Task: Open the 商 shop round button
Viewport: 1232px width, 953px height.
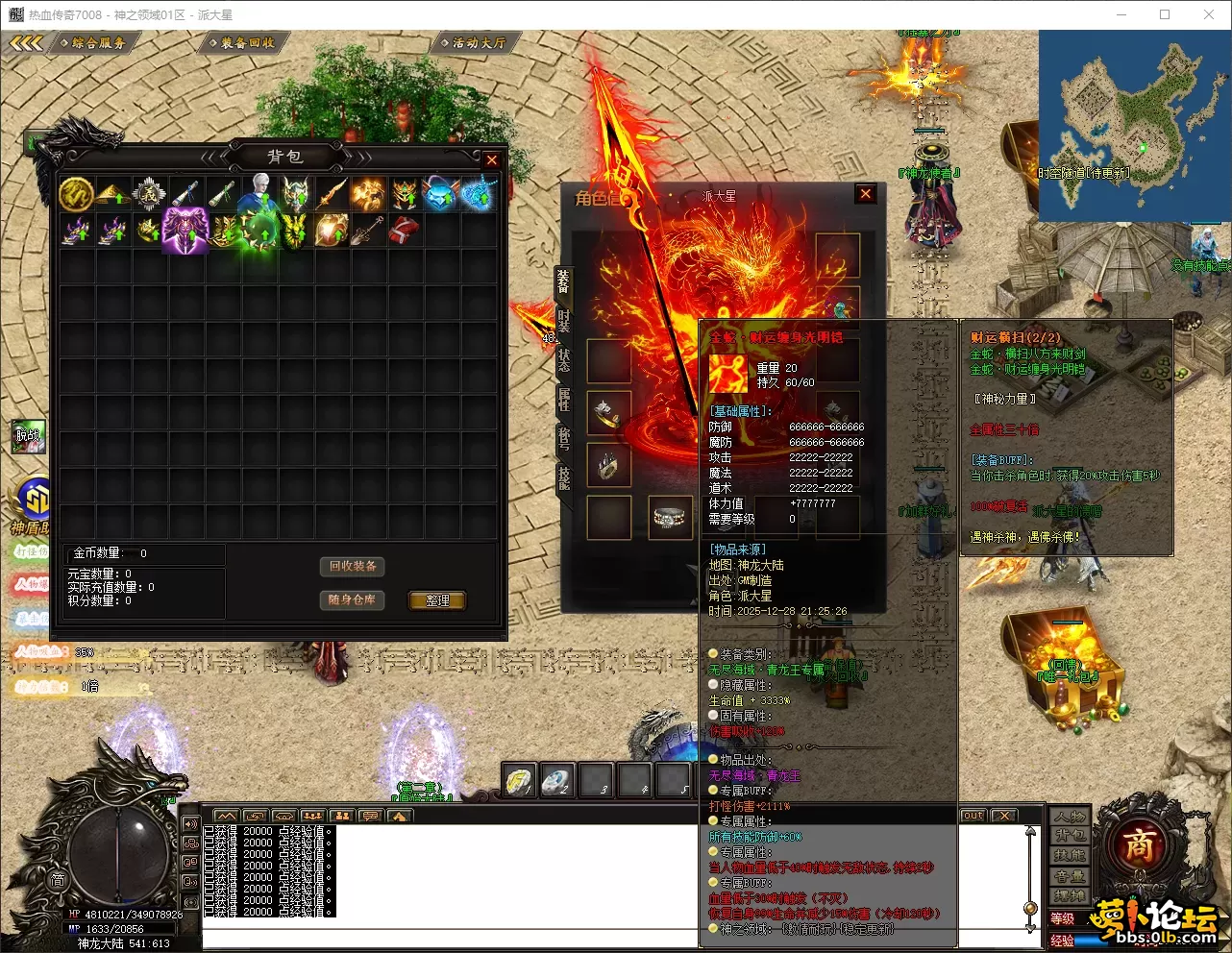Action: pos(1138,845)
